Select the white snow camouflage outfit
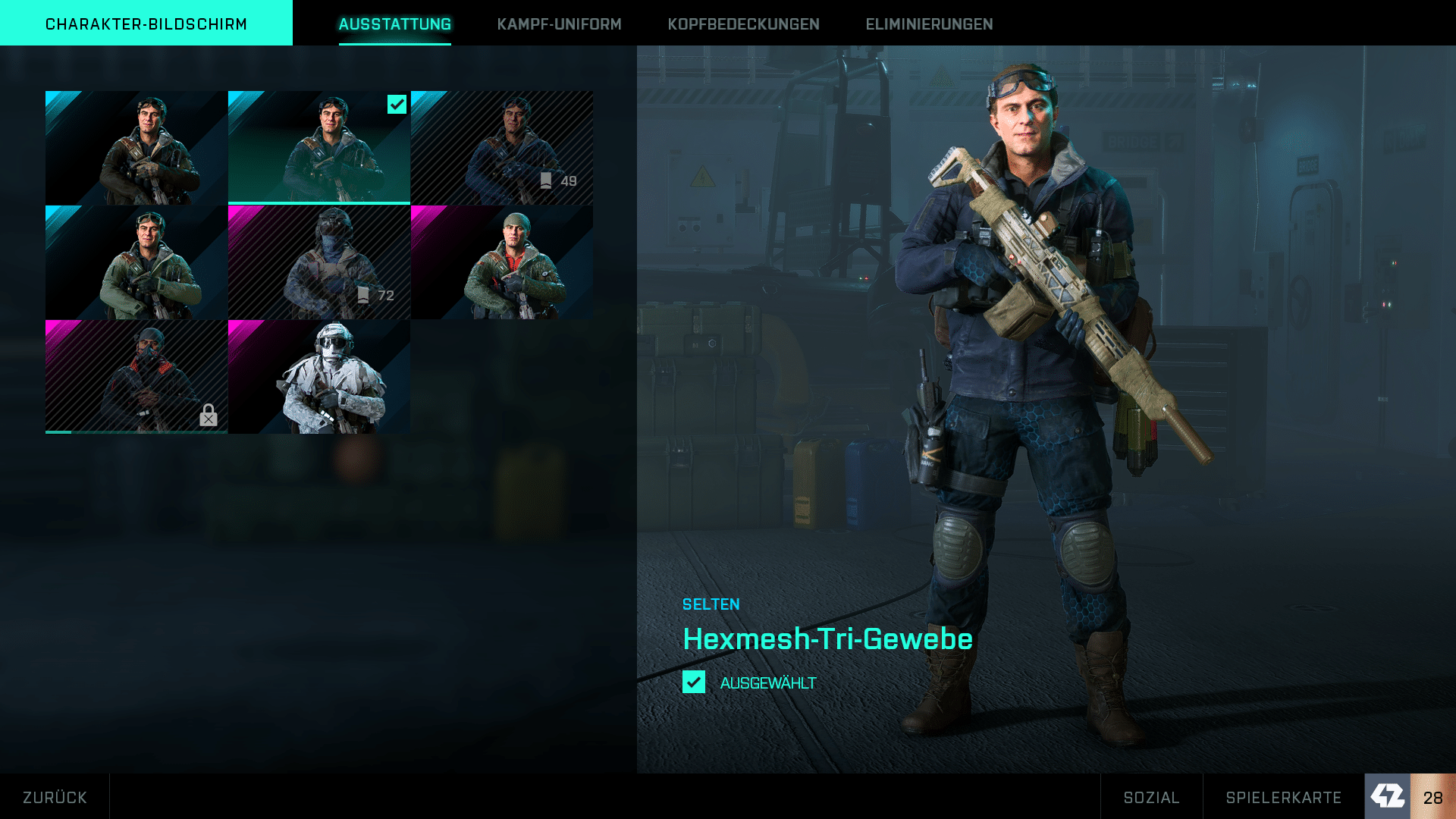Screen dimensions: 1456x819 319,377
